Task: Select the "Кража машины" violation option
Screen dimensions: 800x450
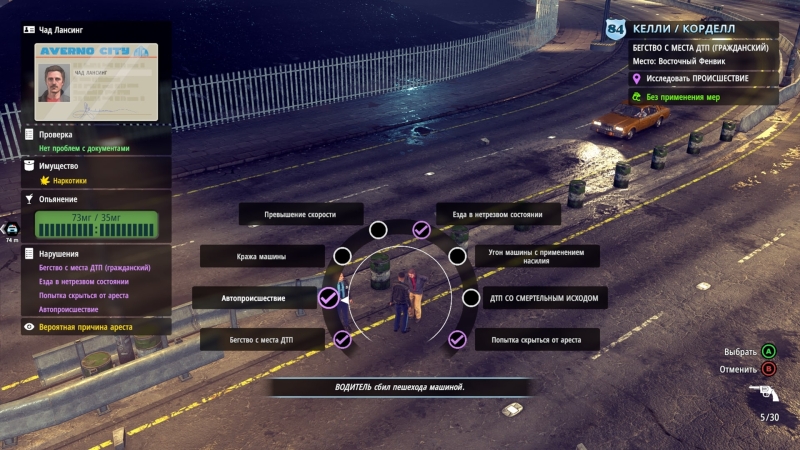Action: pyautogui.click(x=262, y=256)
